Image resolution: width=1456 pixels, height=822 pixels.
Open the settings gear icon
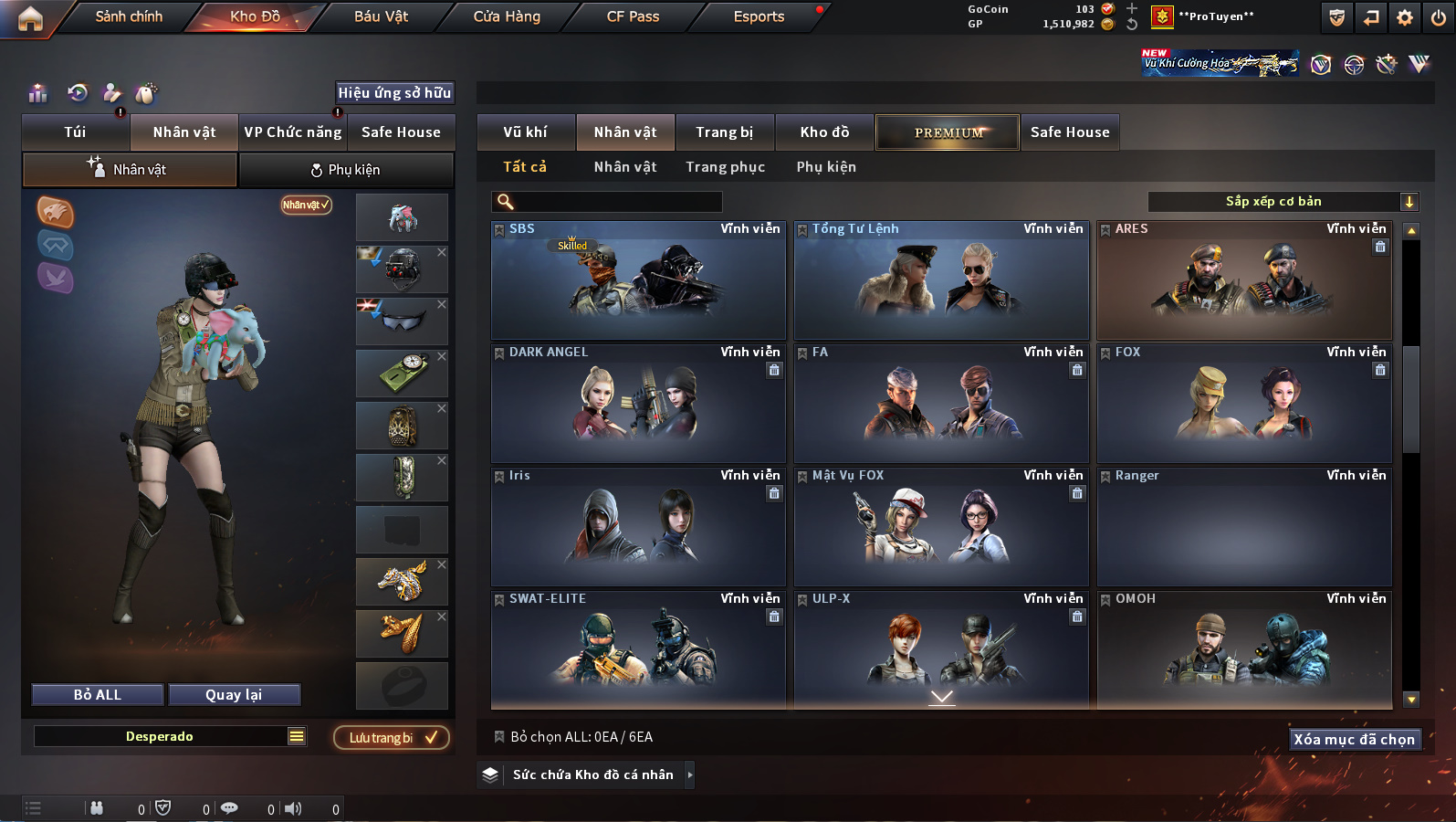pos(1405,17)
